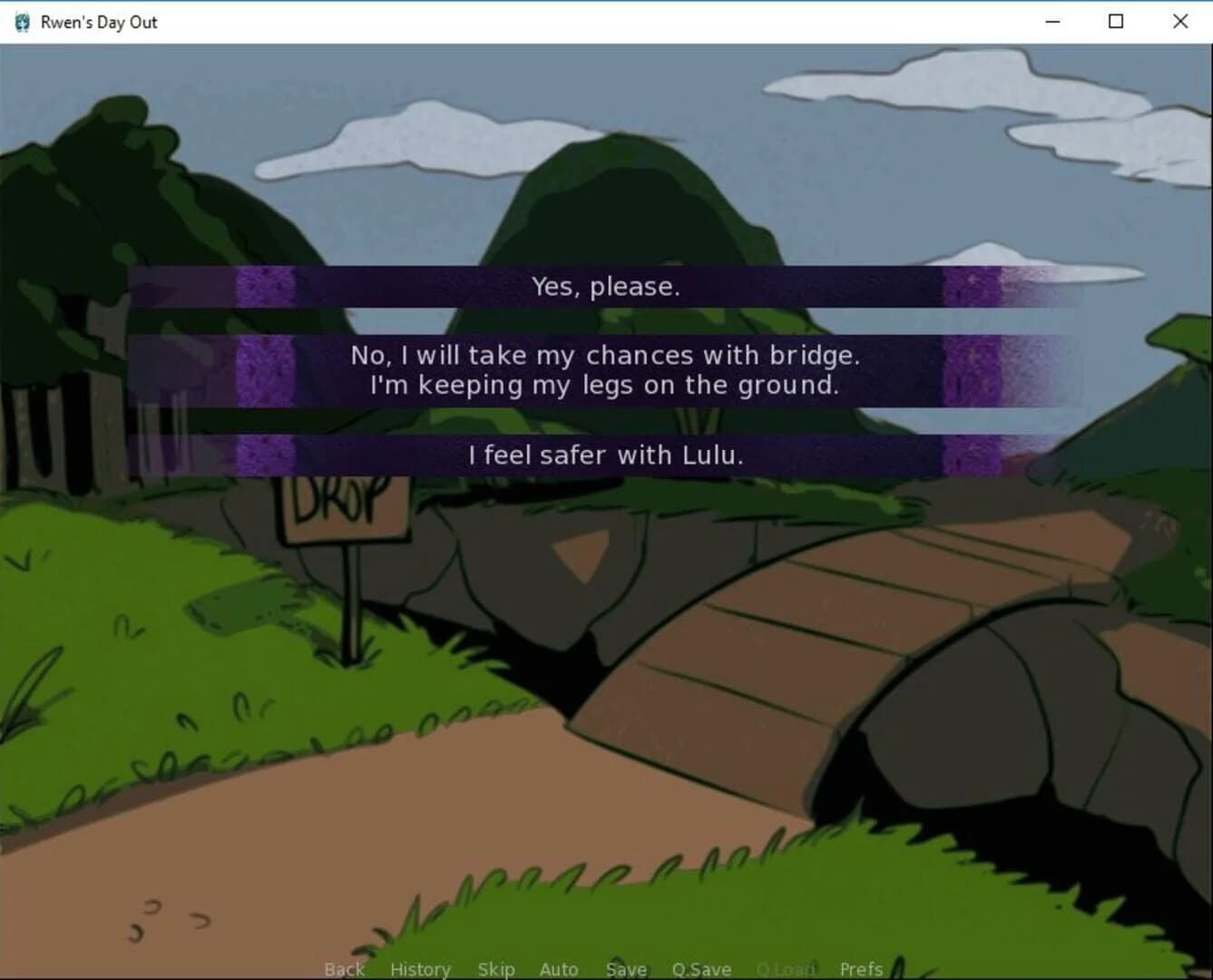Screen dimensions: 1213x980
Task: Perform a Quick Save
Action: click(700, 968)
